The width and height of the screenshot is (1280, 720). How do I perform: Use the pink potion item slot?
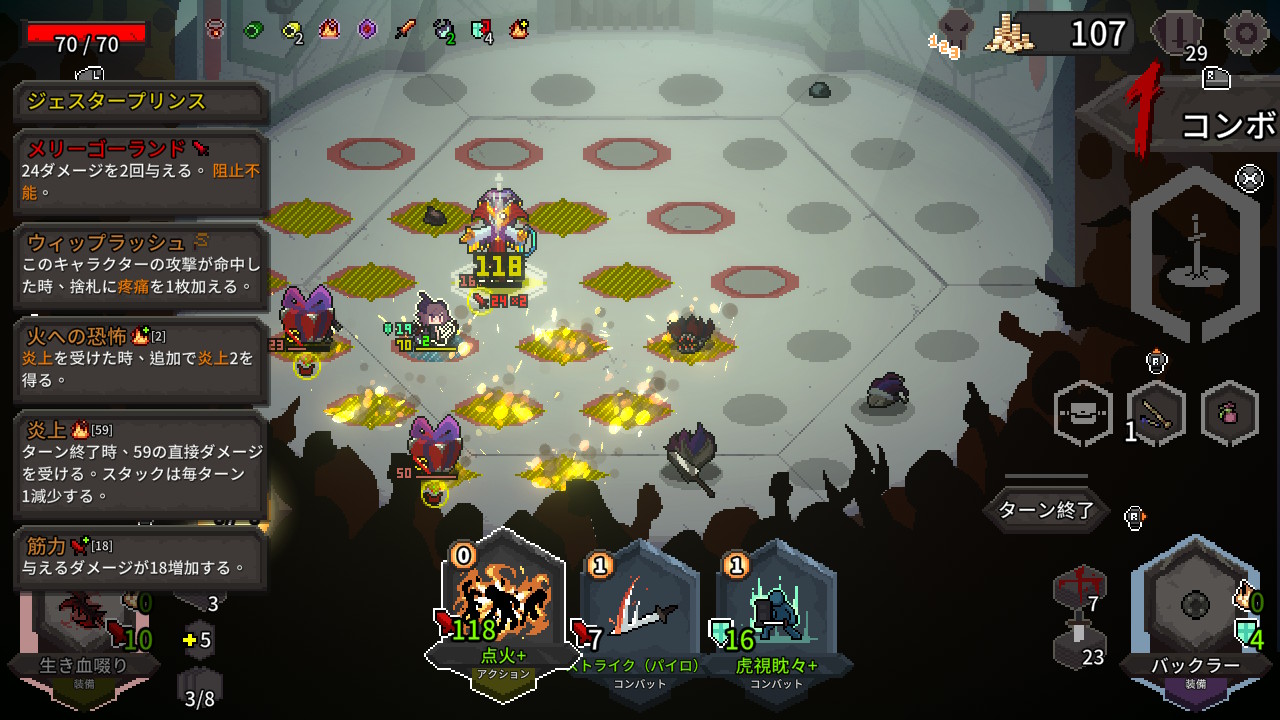pos(1229,413)
